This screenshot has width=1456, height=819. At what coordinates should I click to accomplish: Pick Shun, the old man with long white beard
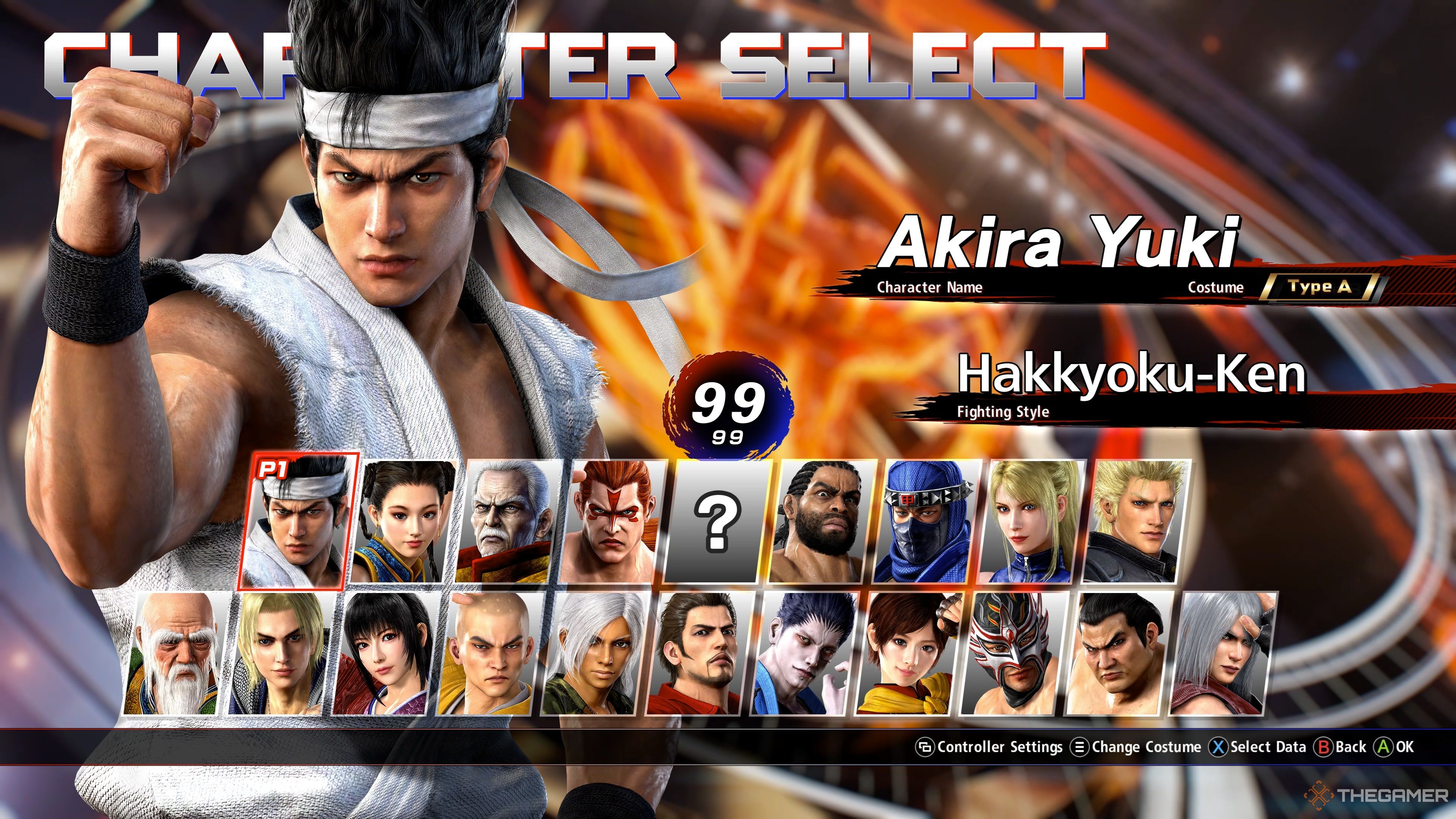pyautogui.click(x=176, y=653)
